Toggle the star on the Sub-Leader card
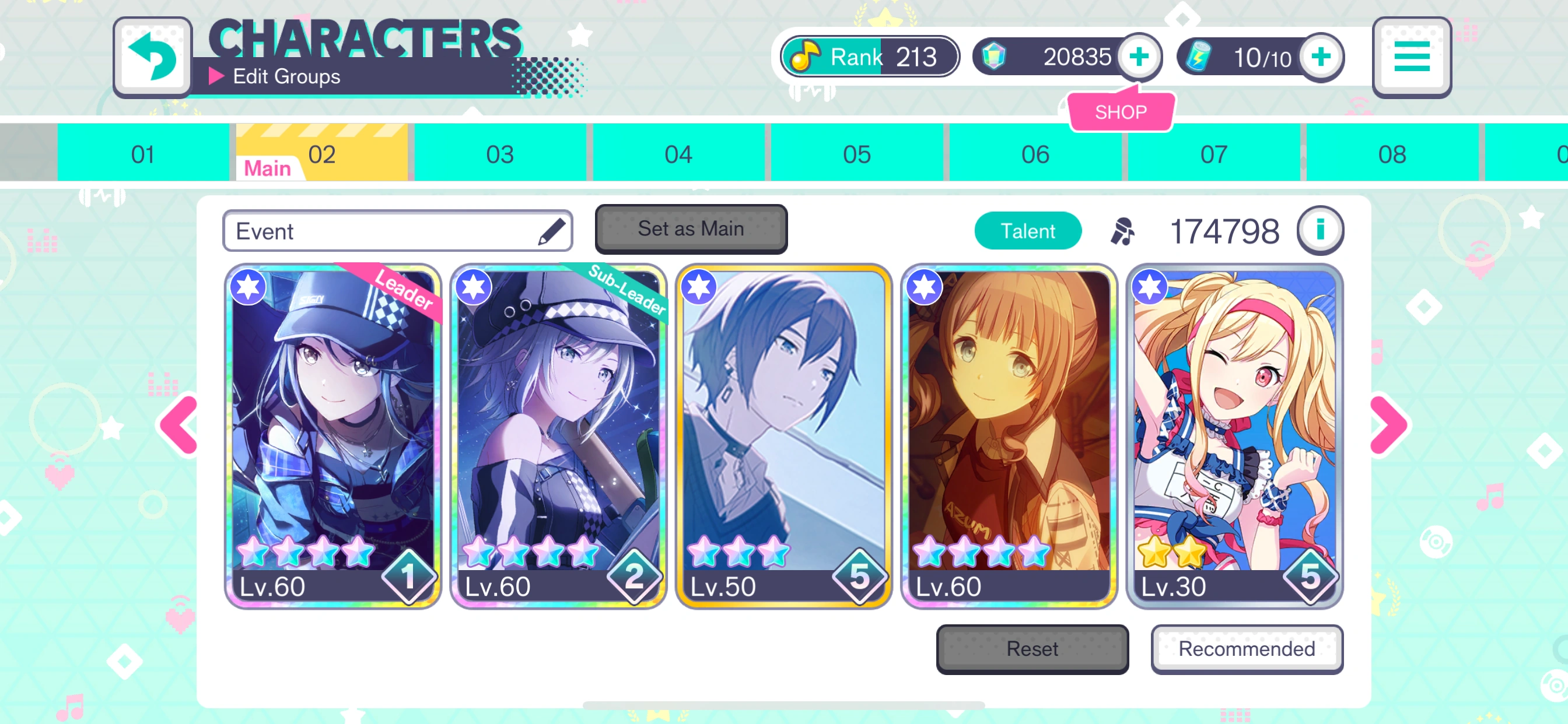This screenshot has width=1568, height=724. [473, 289]
